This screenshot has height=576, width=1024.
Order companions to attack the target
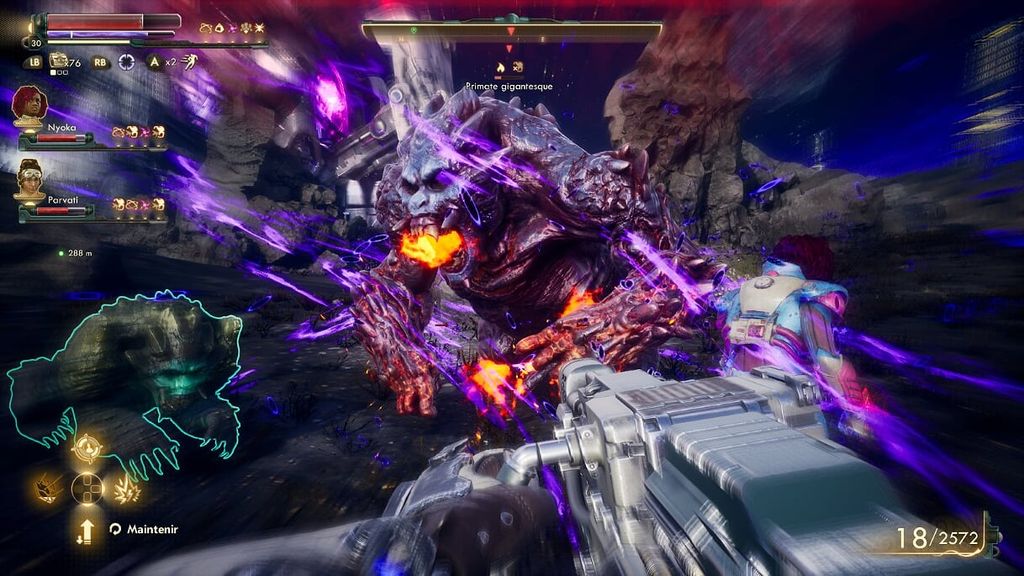87,449
